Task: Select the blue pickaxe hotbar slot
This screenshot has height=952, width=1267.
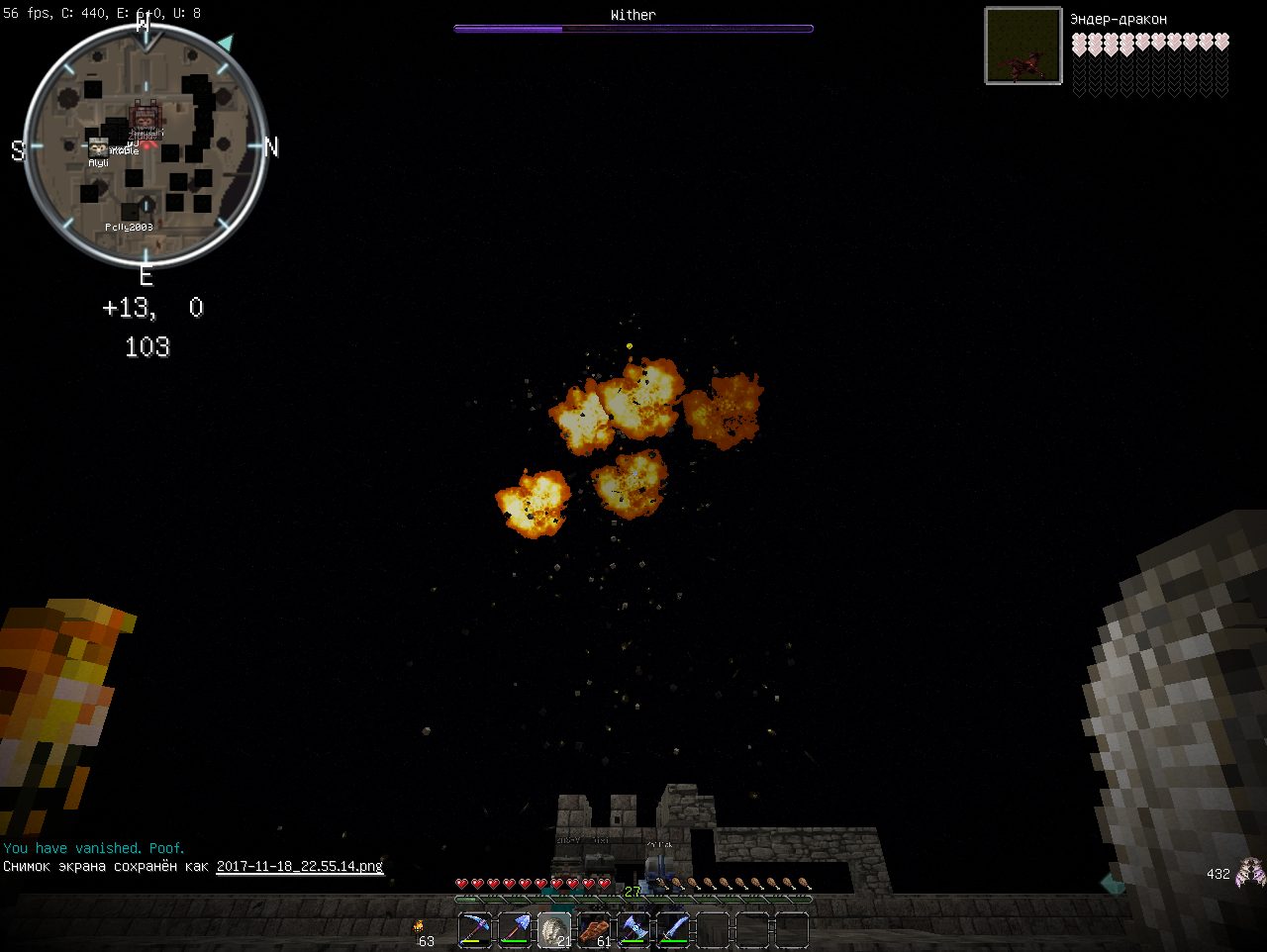Action: (x=475, y=930)
